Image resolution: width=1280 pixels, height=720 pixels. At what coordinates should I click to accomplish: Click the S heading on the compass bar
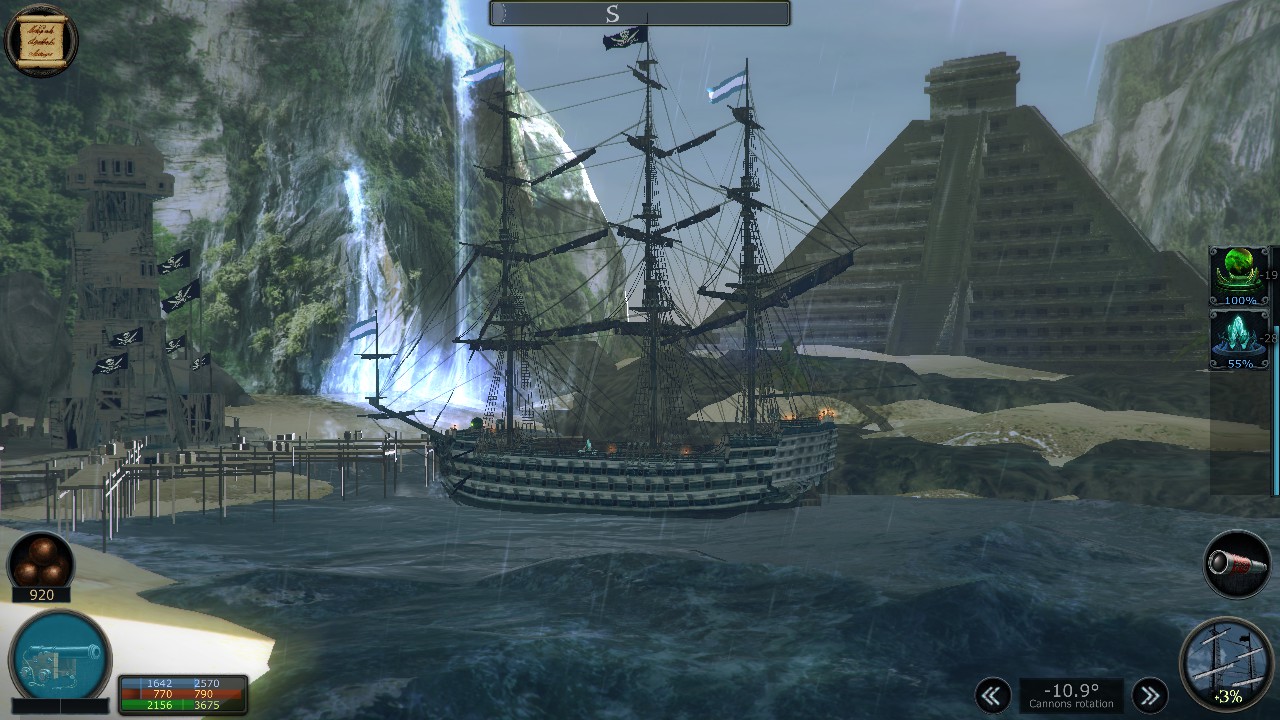point(612,14)
